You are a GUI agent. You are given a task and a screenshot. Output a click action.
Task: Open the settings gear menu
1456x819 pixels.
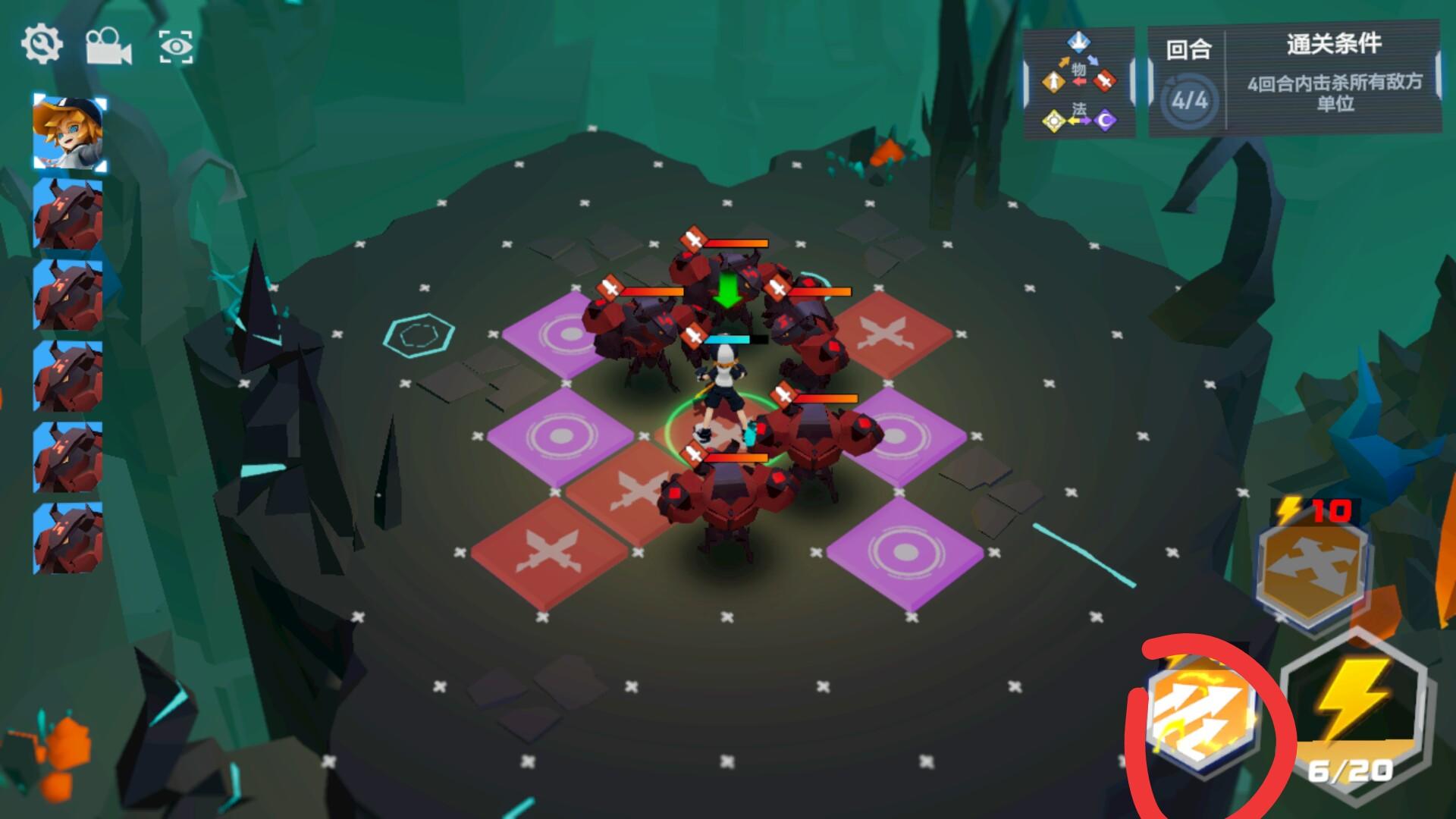pyautogui.click(x=42, y=44)
